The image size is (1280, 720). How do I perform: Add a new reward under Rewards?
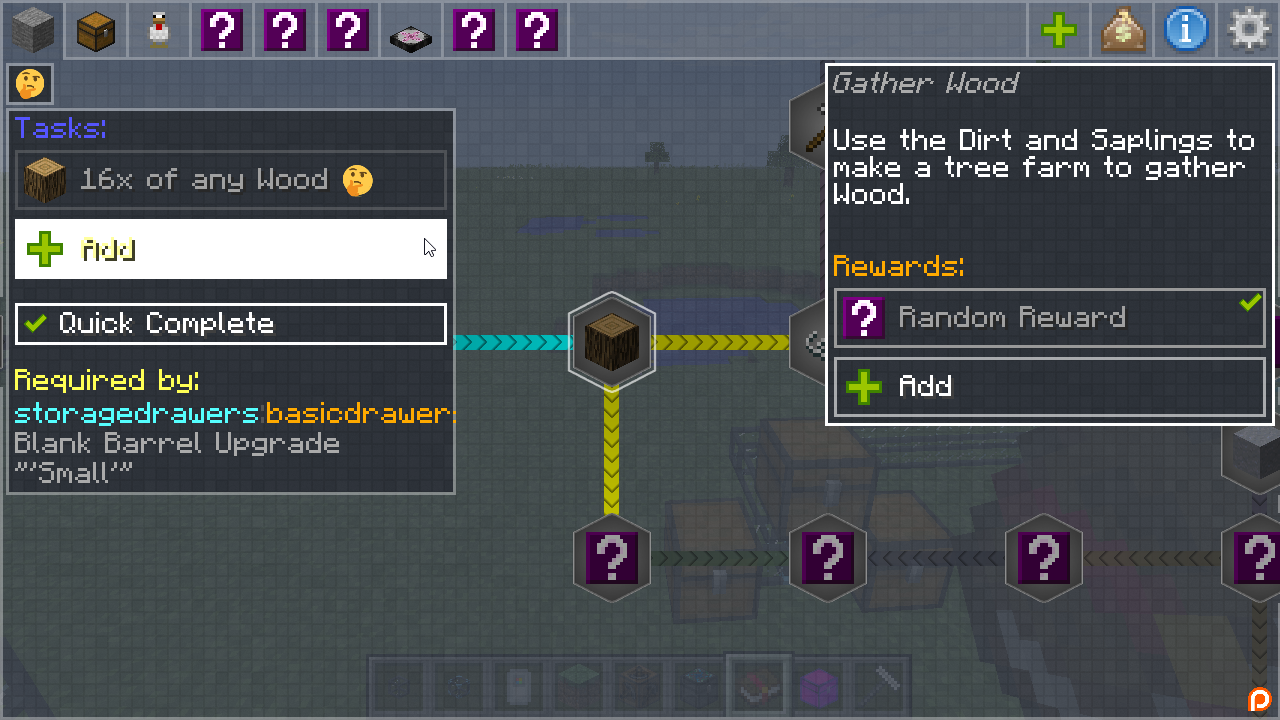pyautogui.click(x=1049, y=387)
